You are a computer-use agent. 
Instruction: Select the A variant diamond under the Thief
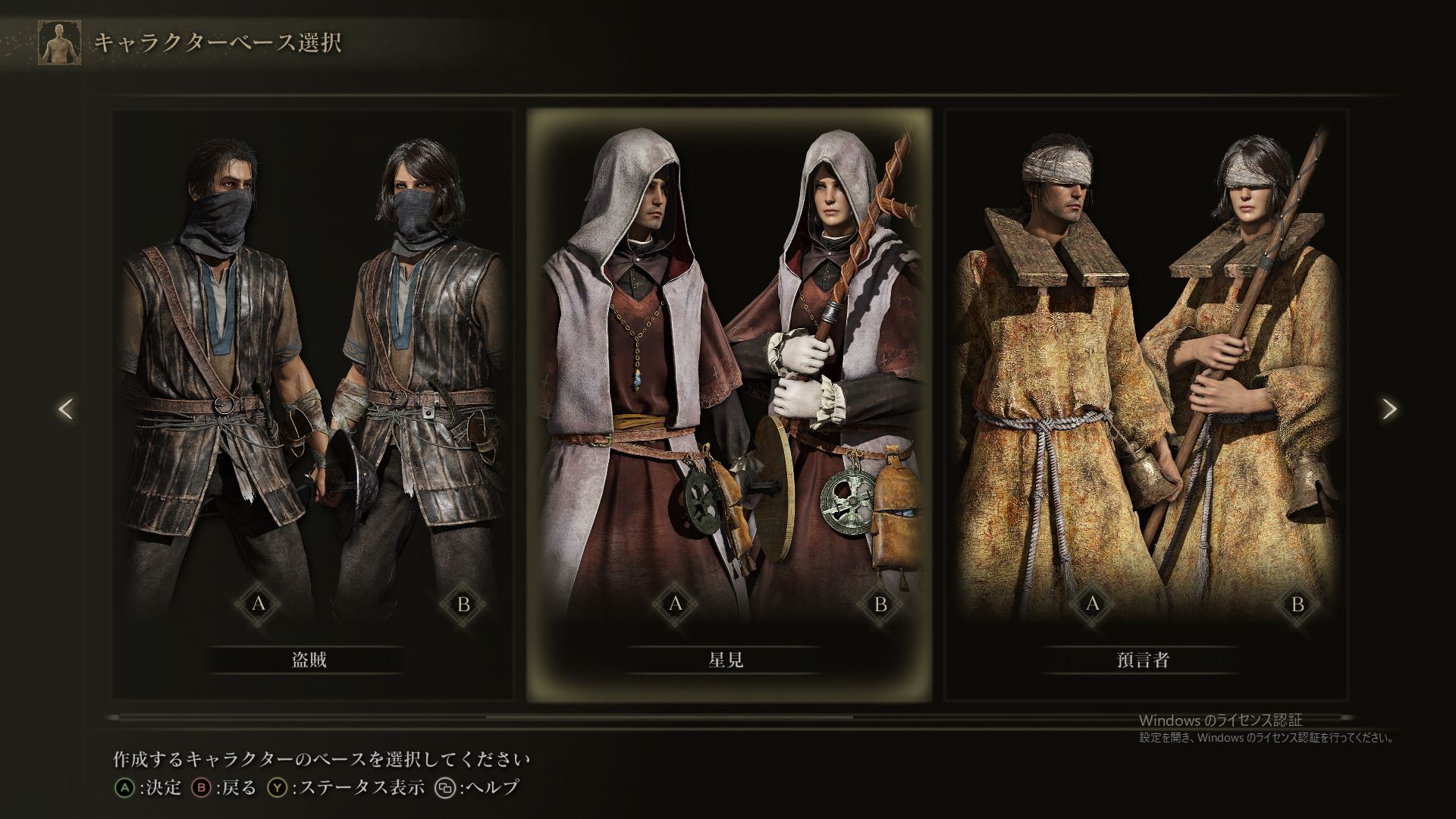pos(259,605)
